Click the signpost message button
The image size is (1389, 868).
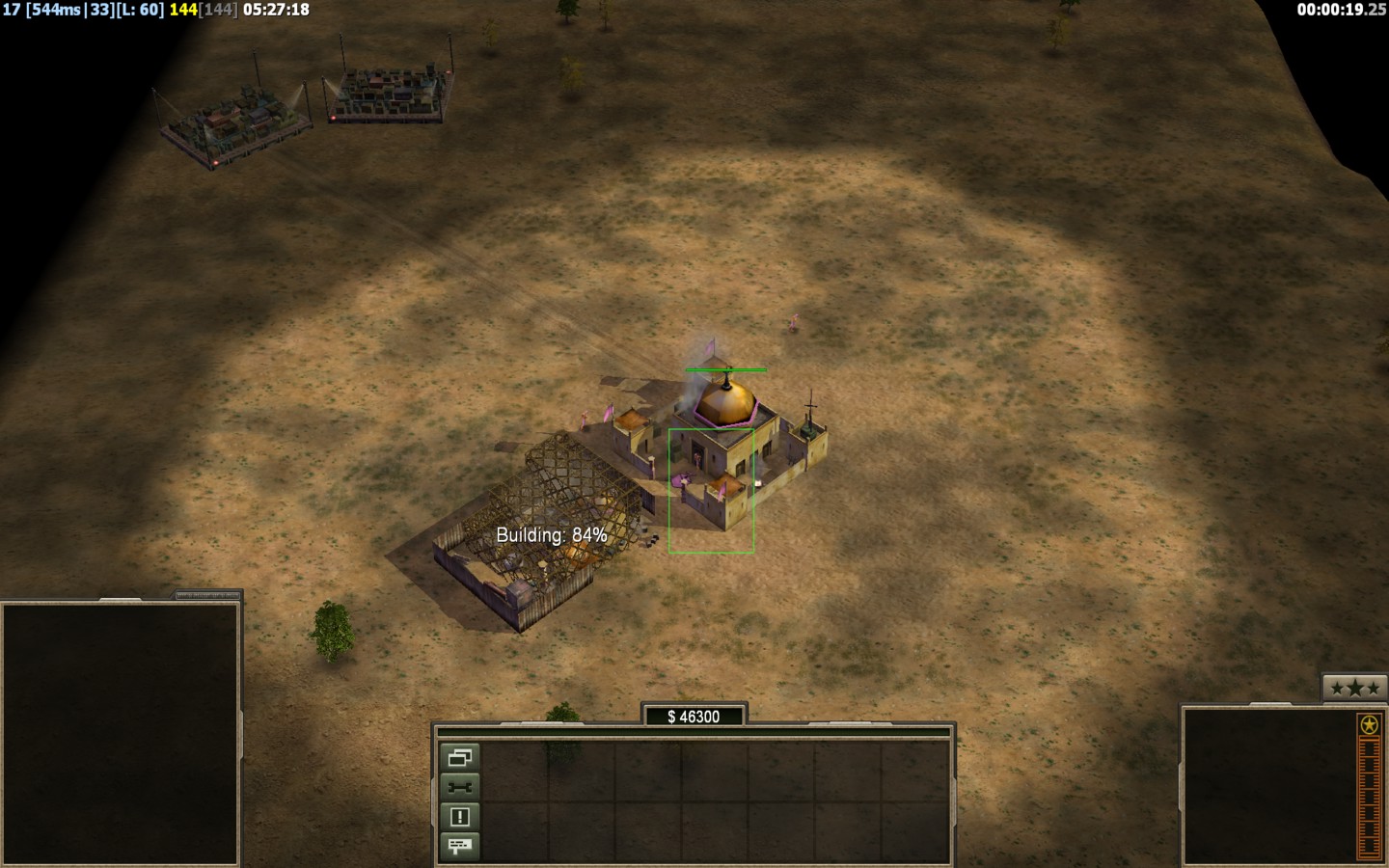[459, 846]
